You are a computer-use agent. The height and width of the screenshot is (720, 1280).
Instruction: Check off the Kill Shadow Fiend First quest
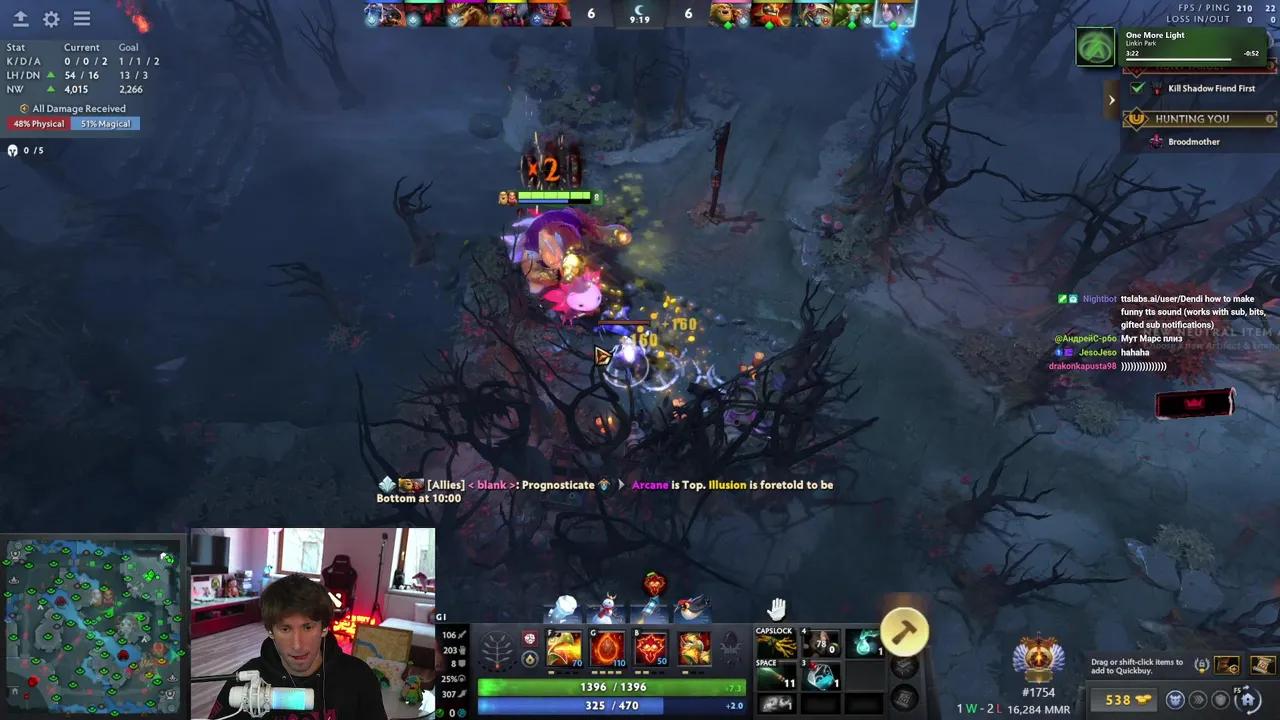pos(1138,88)
